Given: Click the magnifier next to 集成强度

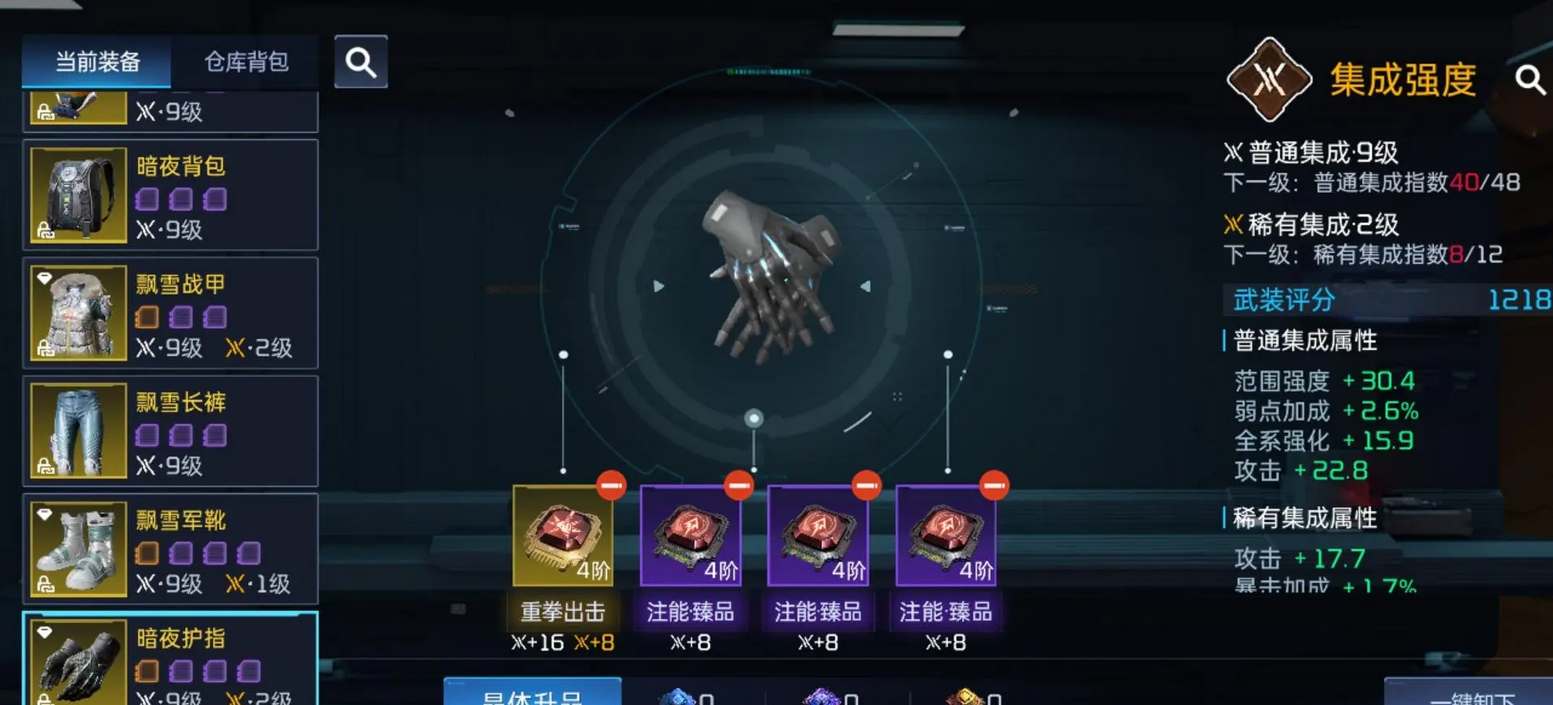Looking at the screenshot, I should 1530,80.
